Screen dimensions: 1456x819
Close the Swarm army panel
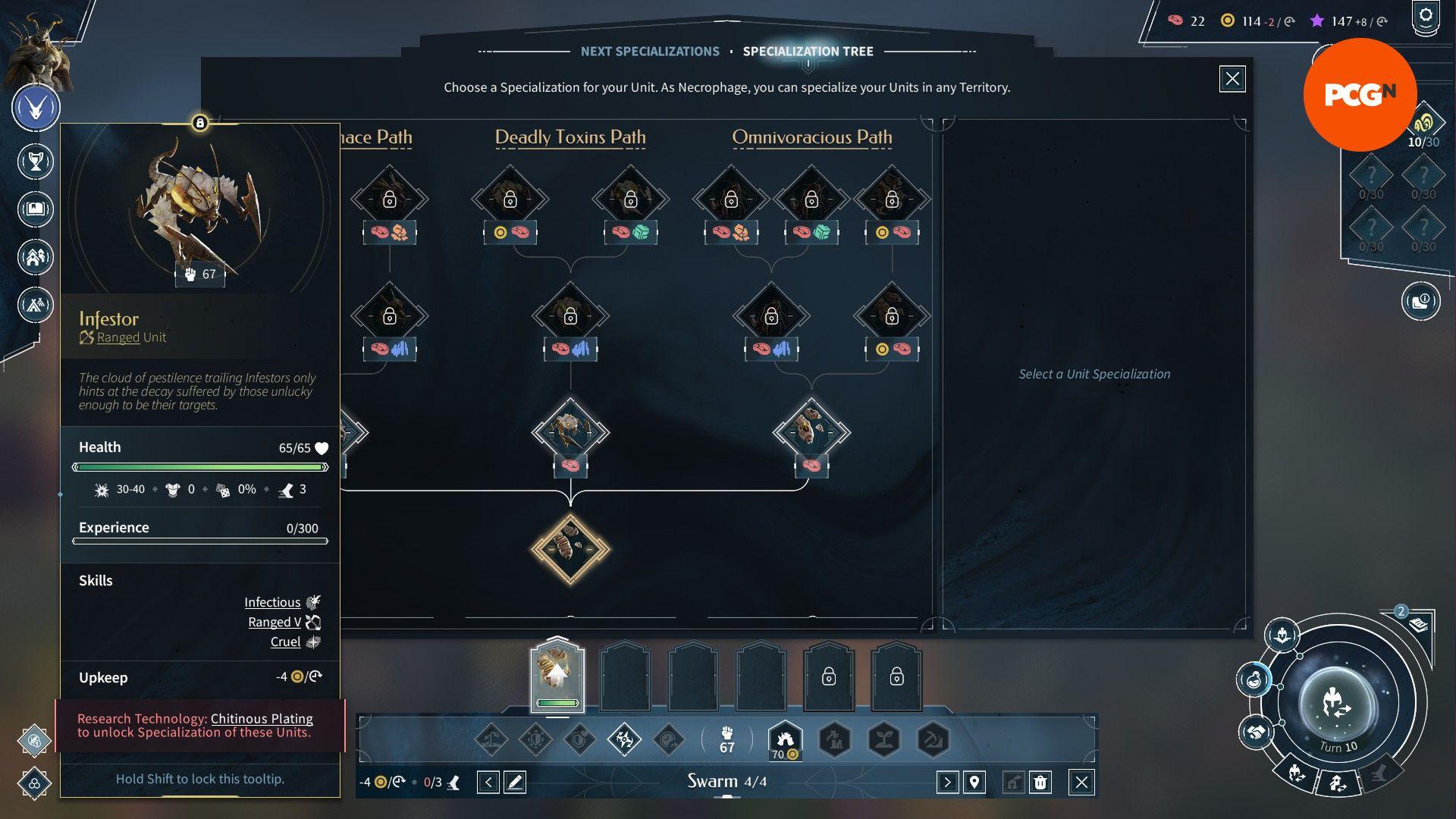click(1081, 782)
